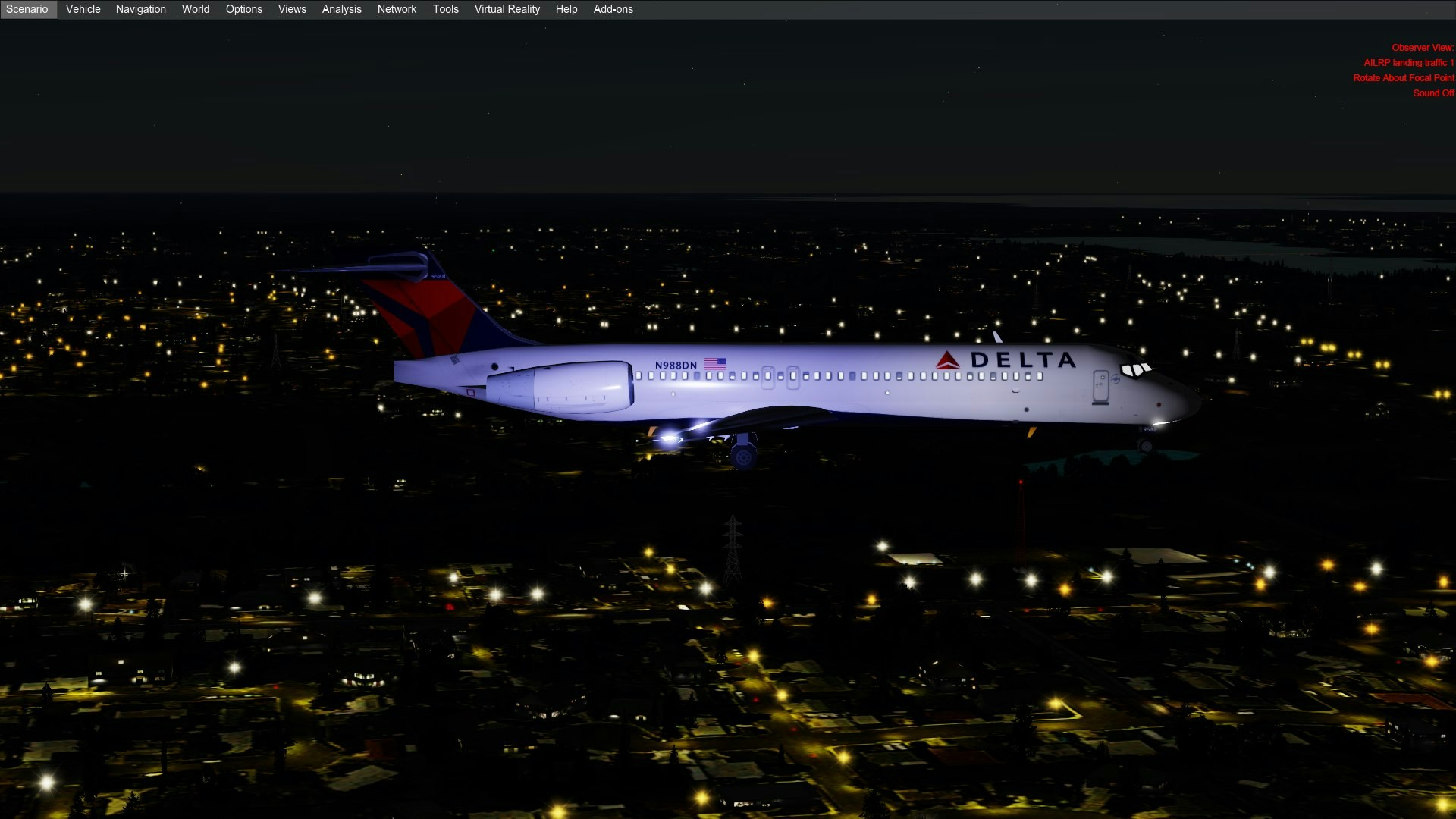Expand the Virtual Reality menu
Screen dimensions: 1456x819
pos(507,9)
